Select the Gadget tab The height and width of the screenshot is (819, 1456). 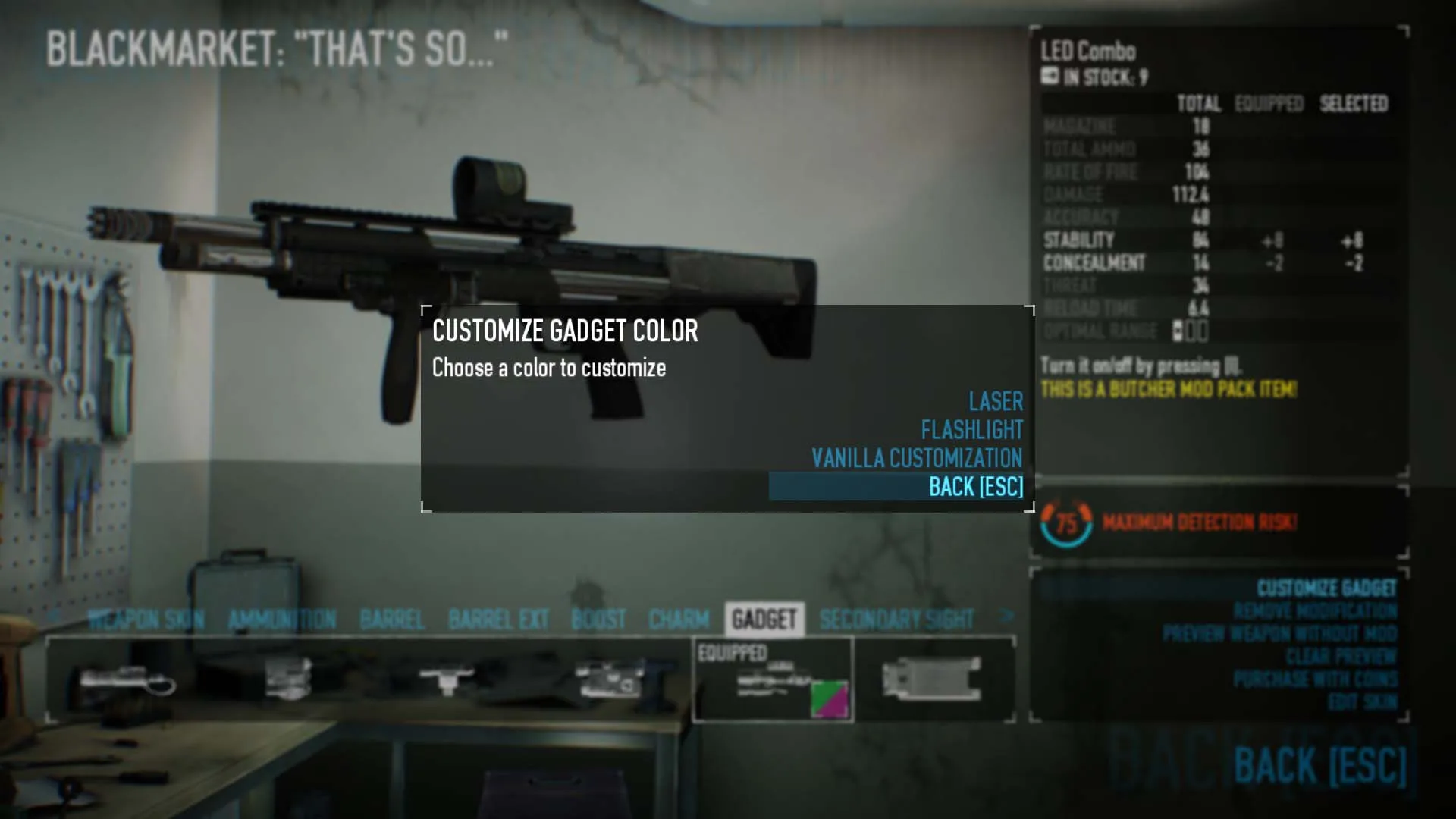coord(764,620)
